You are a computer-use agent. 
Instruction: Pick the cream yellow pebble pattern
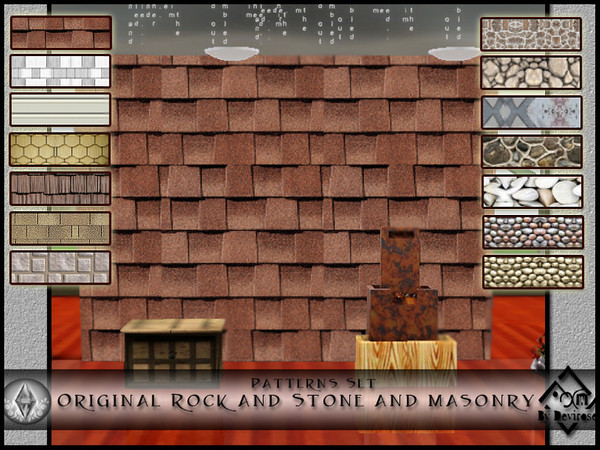click(x=531, y=272)
